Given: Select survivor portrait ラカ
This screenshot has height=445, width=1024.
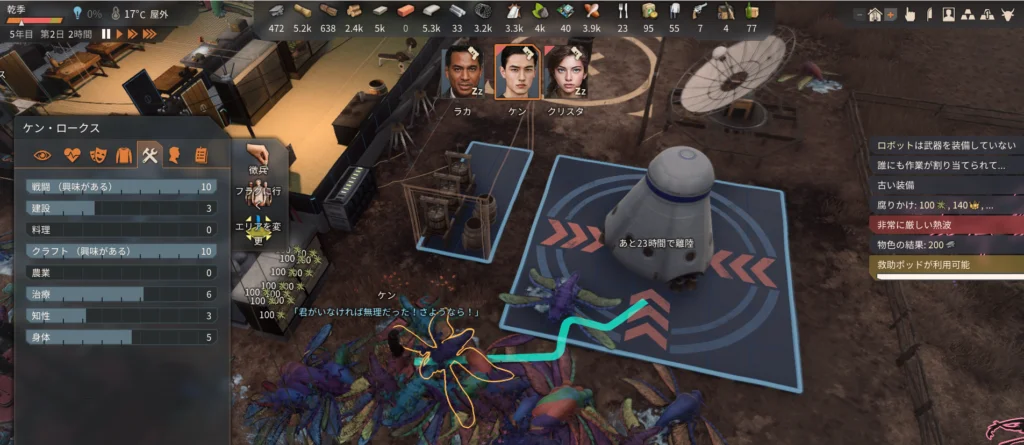Looking at the screenshot, I should tap(460, 71).
